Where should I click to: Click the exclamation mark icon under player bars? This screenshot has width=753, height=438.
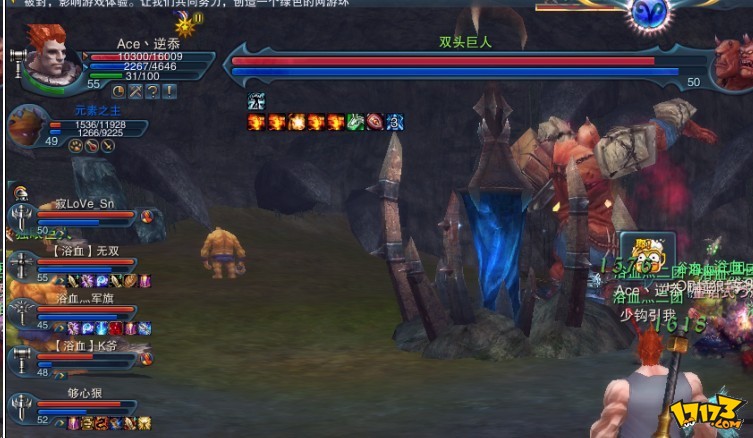tap(169, 91)
